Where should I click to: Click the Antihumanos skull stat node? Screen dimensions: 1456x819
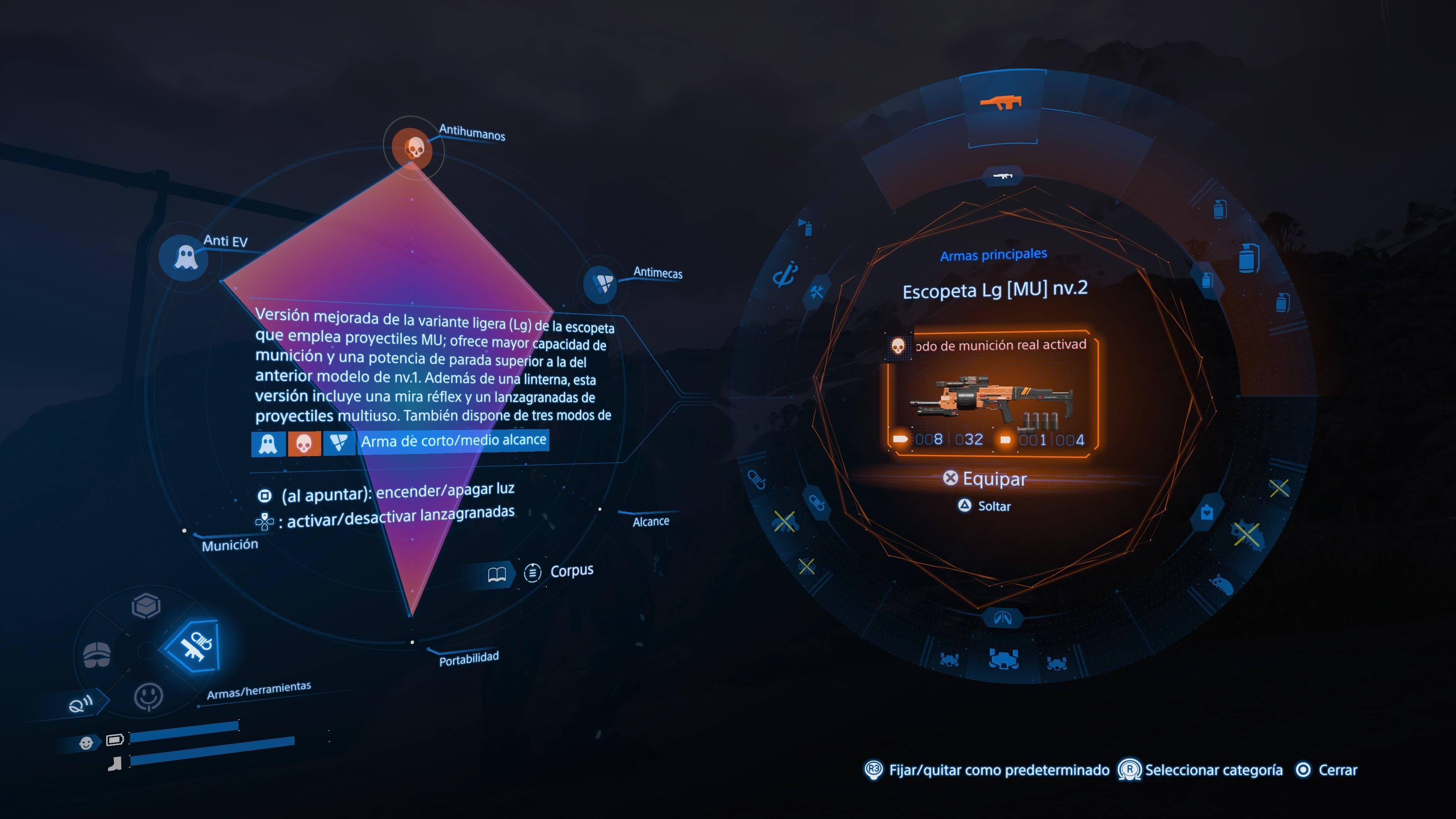(415, 148)
